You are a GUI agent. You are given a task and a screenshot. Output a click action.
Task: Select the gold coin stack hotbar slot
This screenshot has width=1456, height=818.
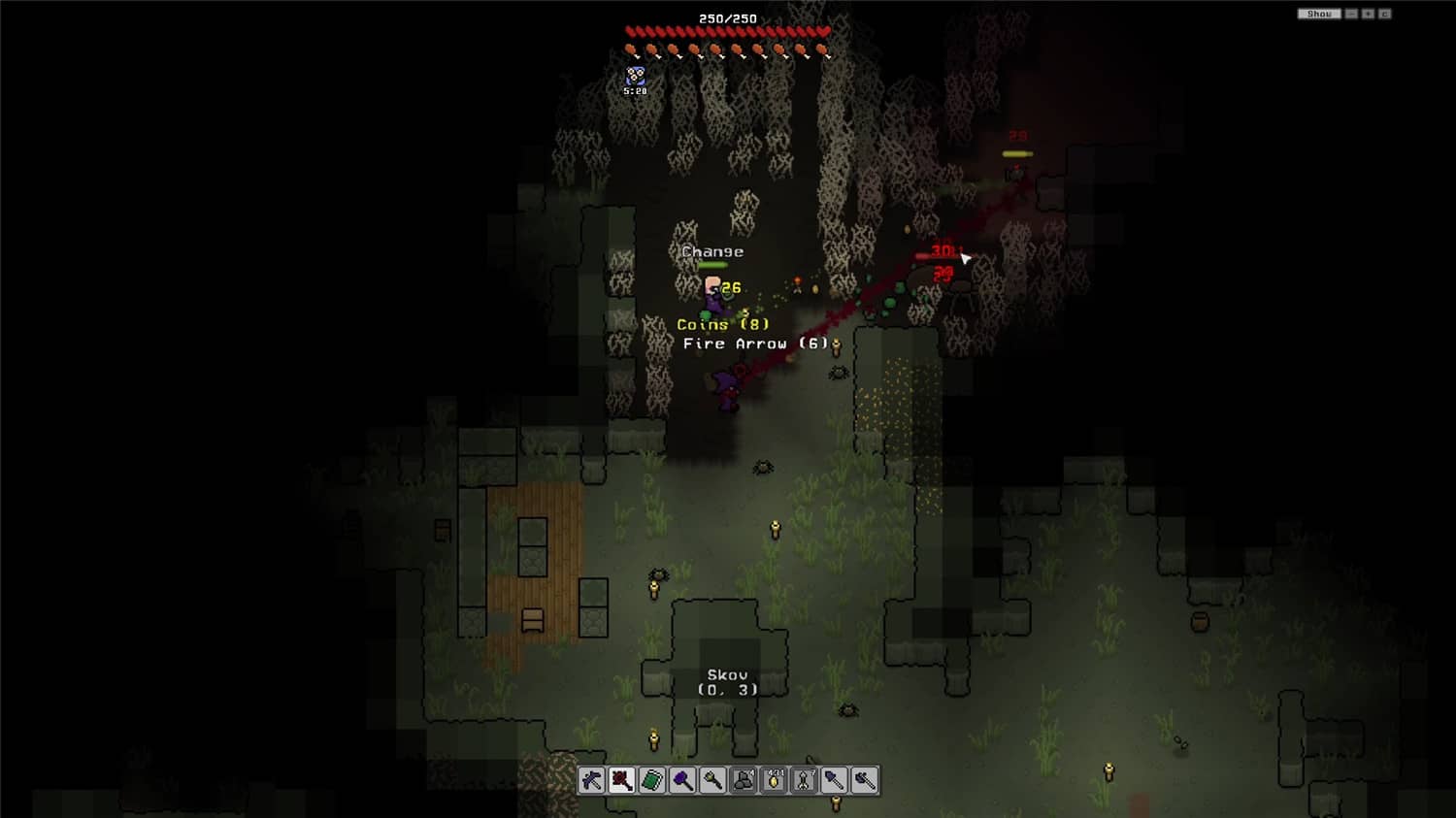click(774, 780)
